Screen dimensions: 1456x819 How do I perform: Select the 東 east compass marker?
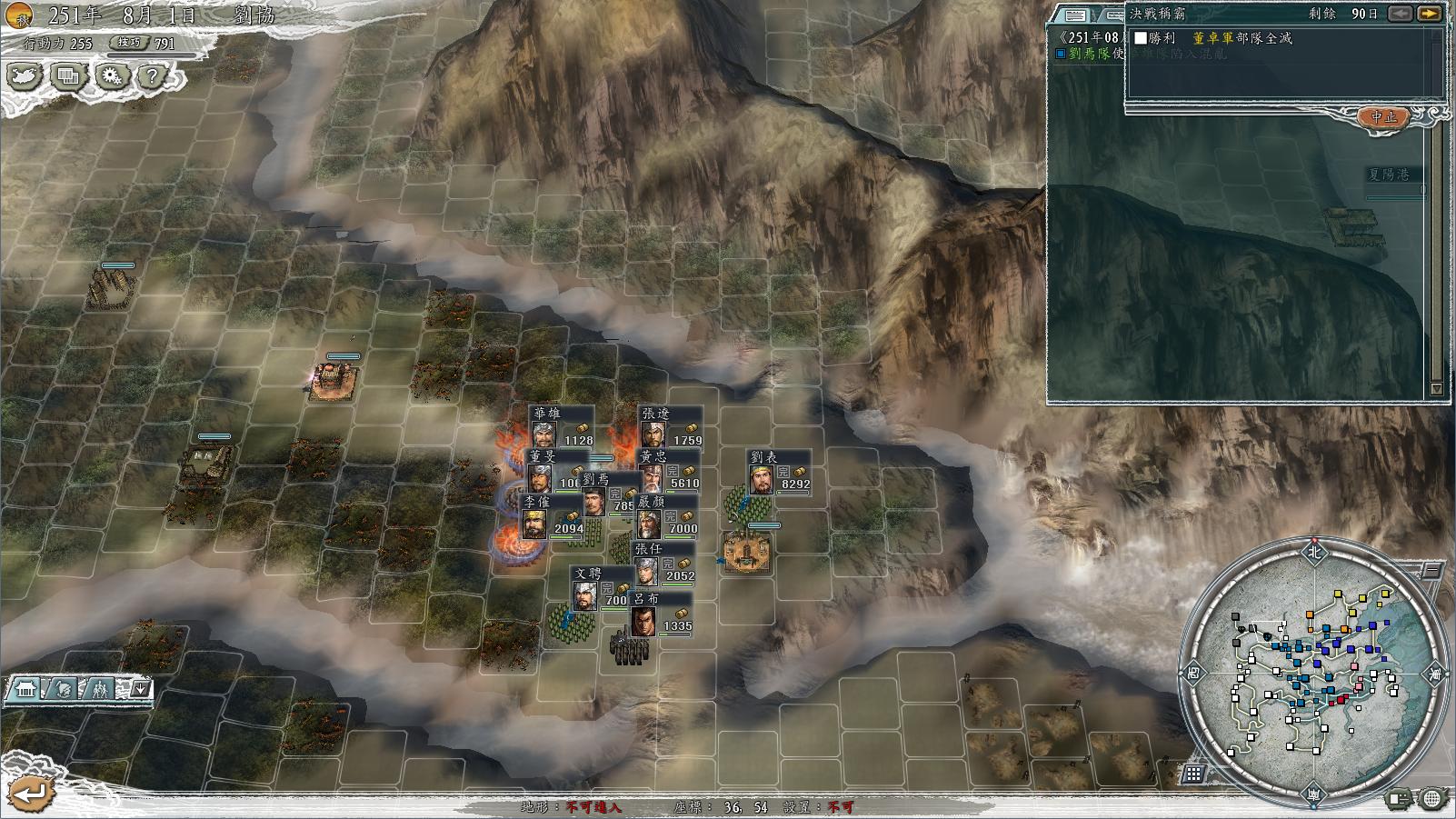pos(1435,674)
